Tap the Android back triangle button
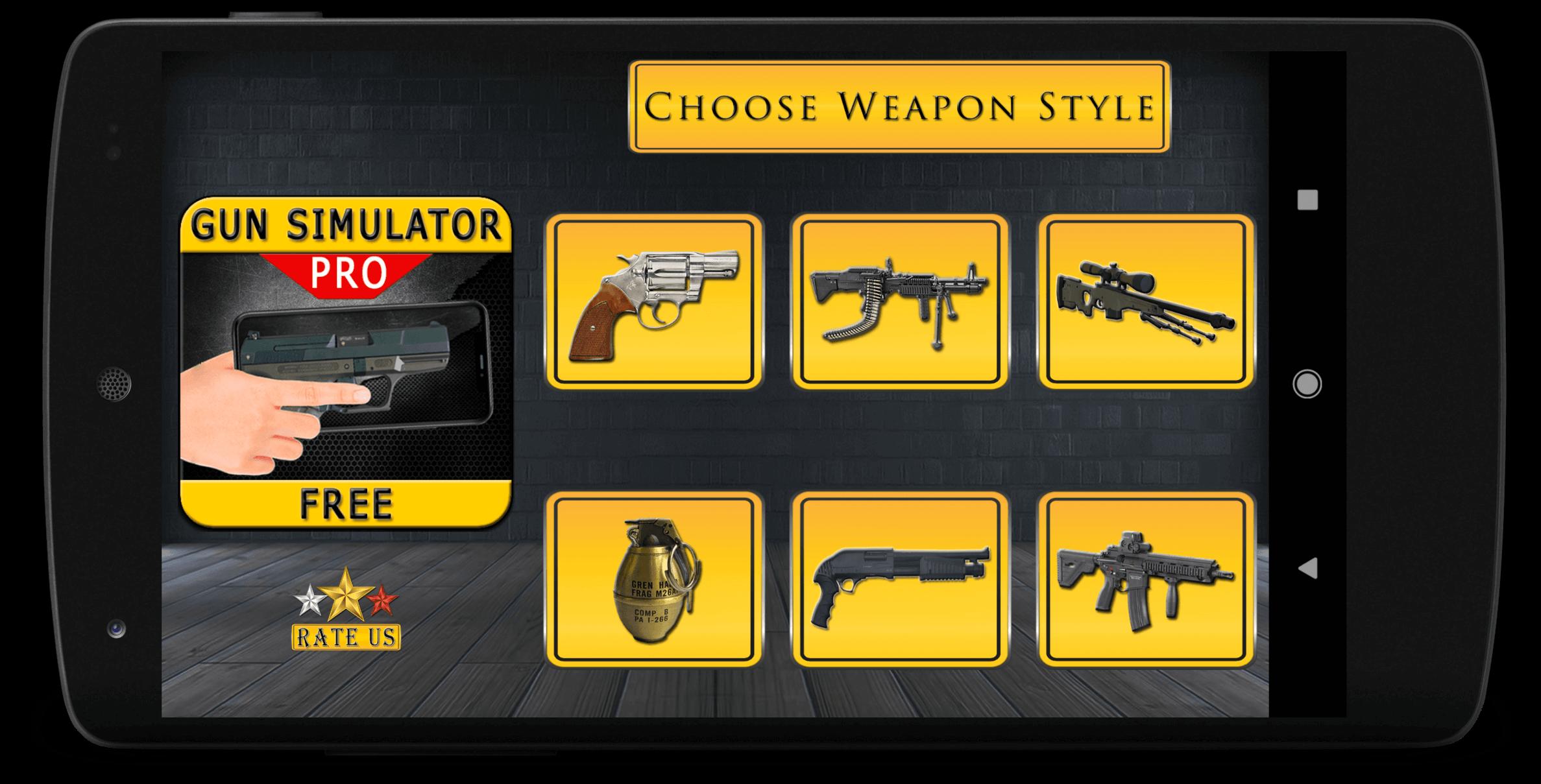 [x=1307, y=569]
